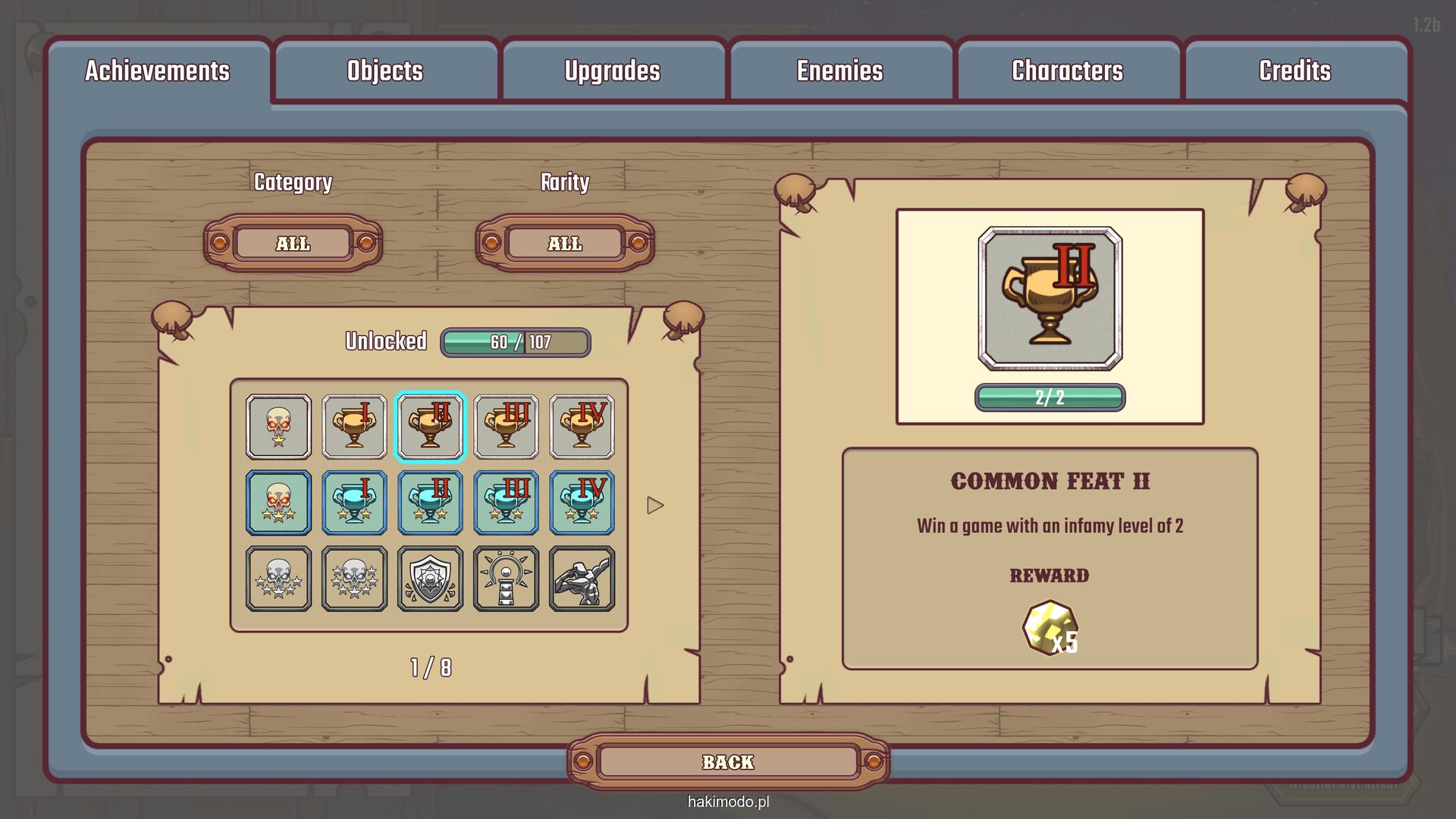Pick the gold trophy IV achievement
1456x819 pixels.
(582, 427)
